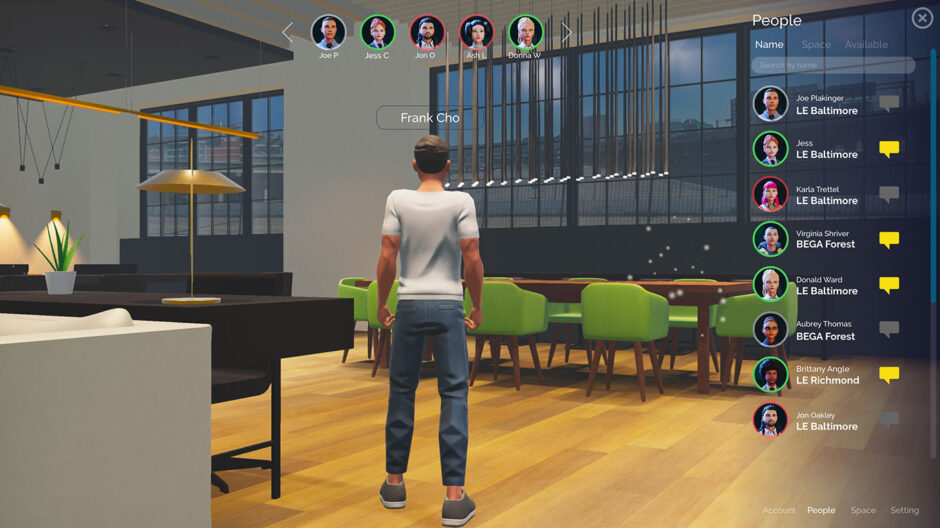Select Joe Plakinger in the people list

(826, 105)
